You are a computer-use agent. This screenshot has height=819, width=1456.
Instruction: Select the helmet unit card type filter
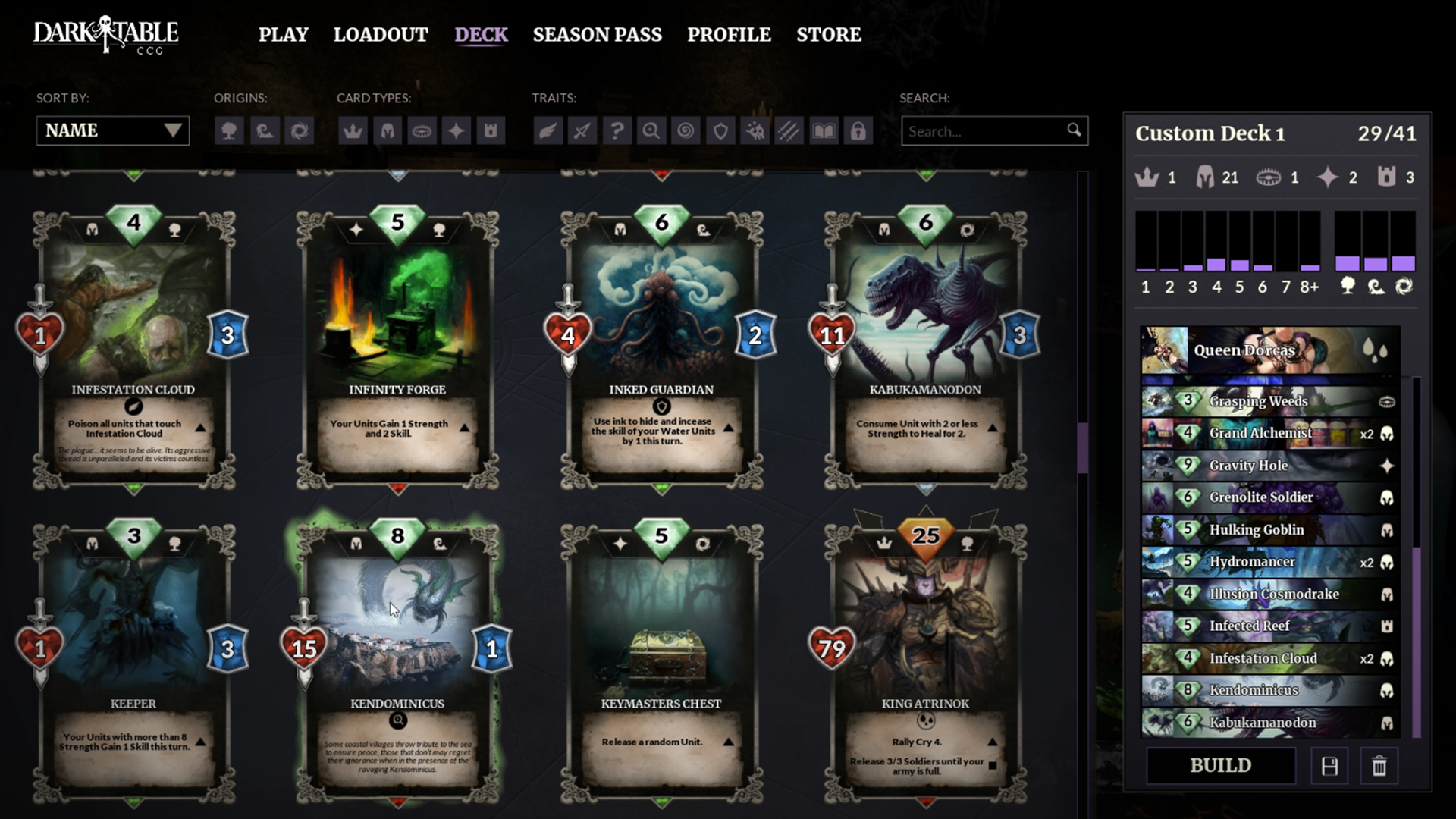[x=388, y=130]
